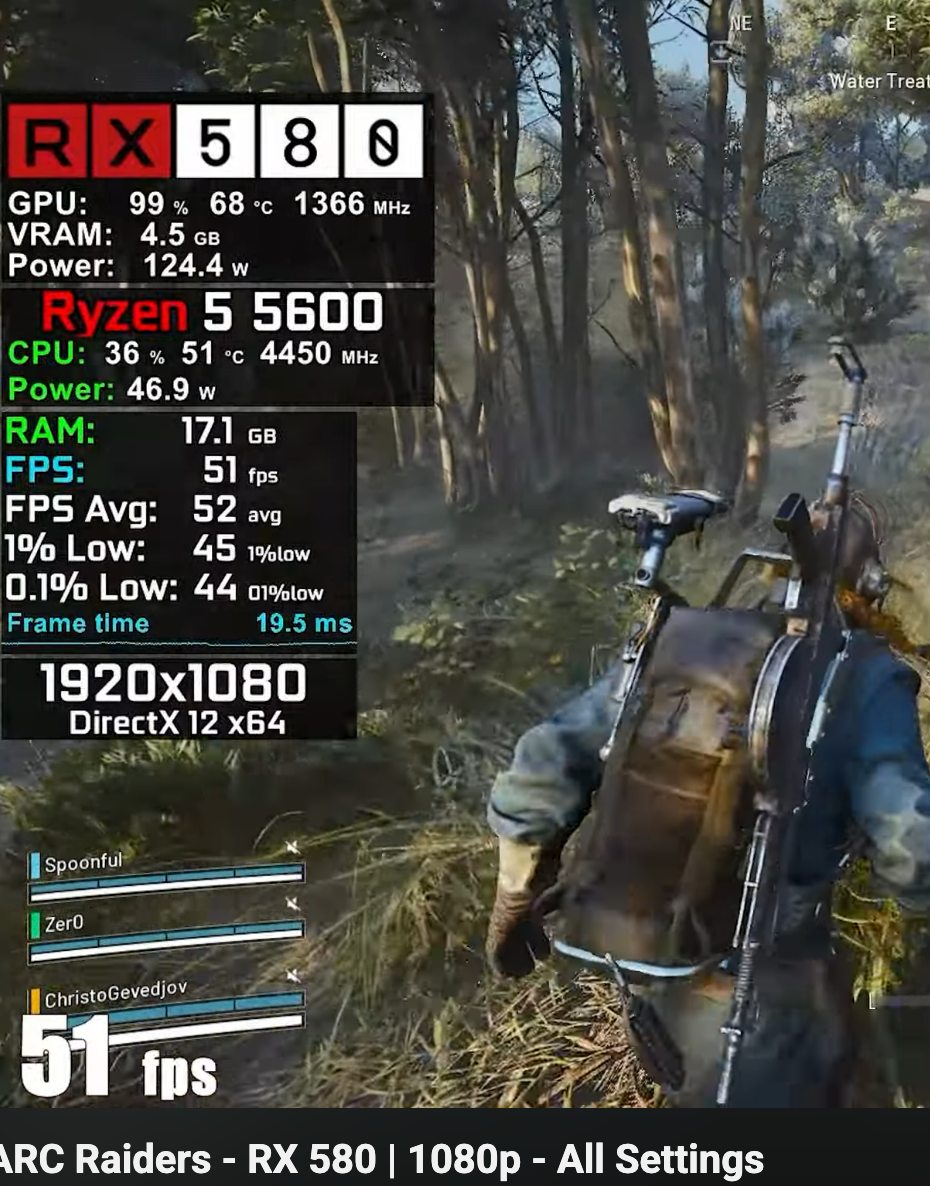The height and width of the screenshot is (1186, 930).
Task: Open the ARC Raiders RX 580 video title
Action: tap(382, 1160)
